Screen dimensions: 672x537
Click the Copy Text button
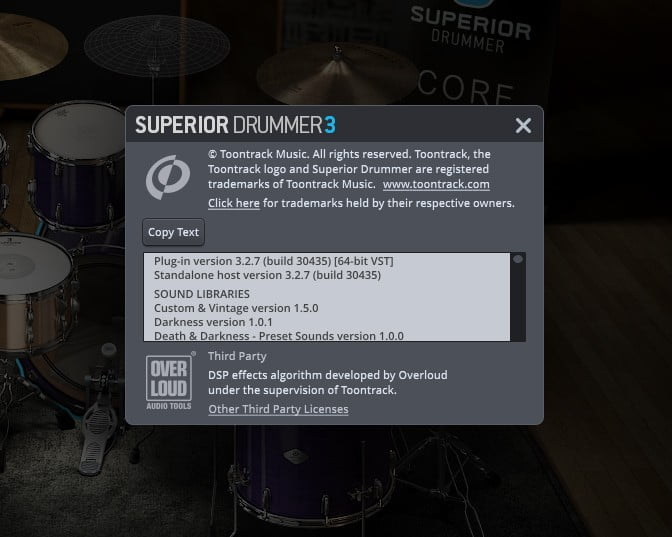174,232
